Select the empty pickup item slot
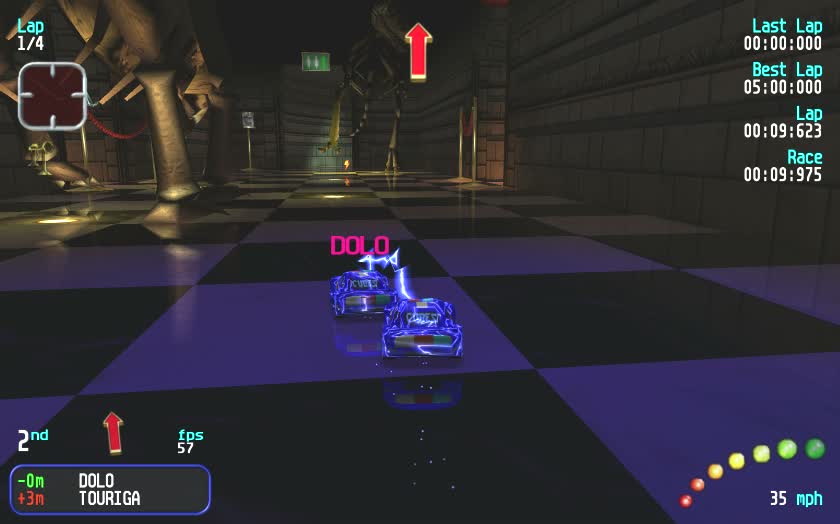 [51, 95]
